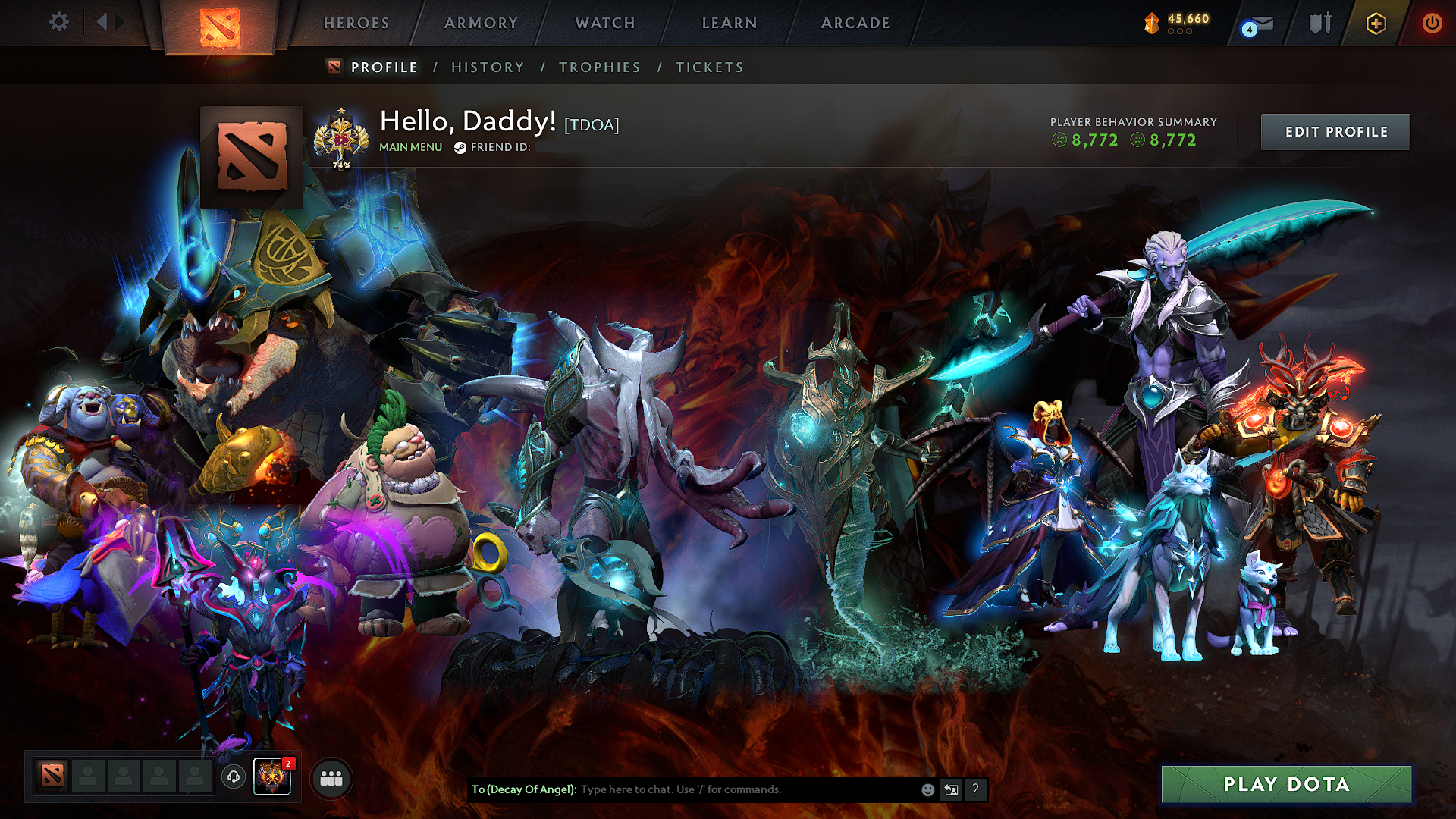Open the settings gear in the top left
1456x819 pixels.
tap(58, 22)
